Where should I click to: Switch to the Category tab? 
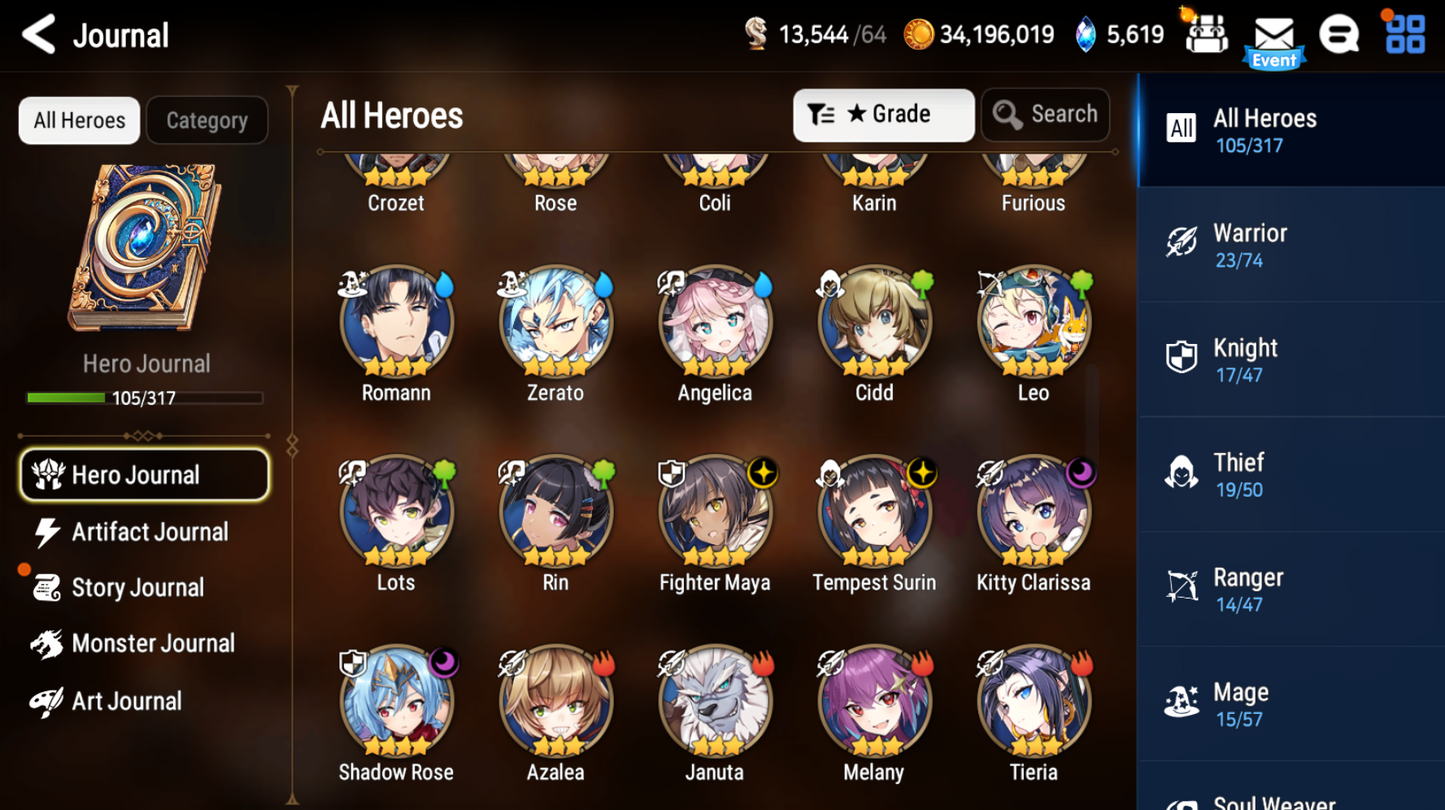[206, 120]
